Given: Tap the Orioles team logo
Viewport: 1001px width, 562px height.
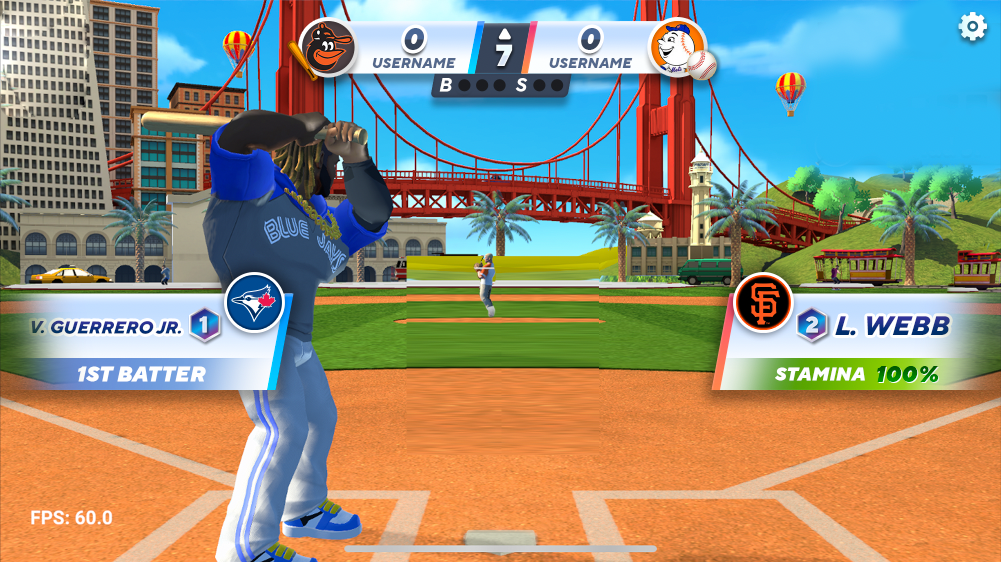Looking at the screenshot, I should tap(327, 47).
